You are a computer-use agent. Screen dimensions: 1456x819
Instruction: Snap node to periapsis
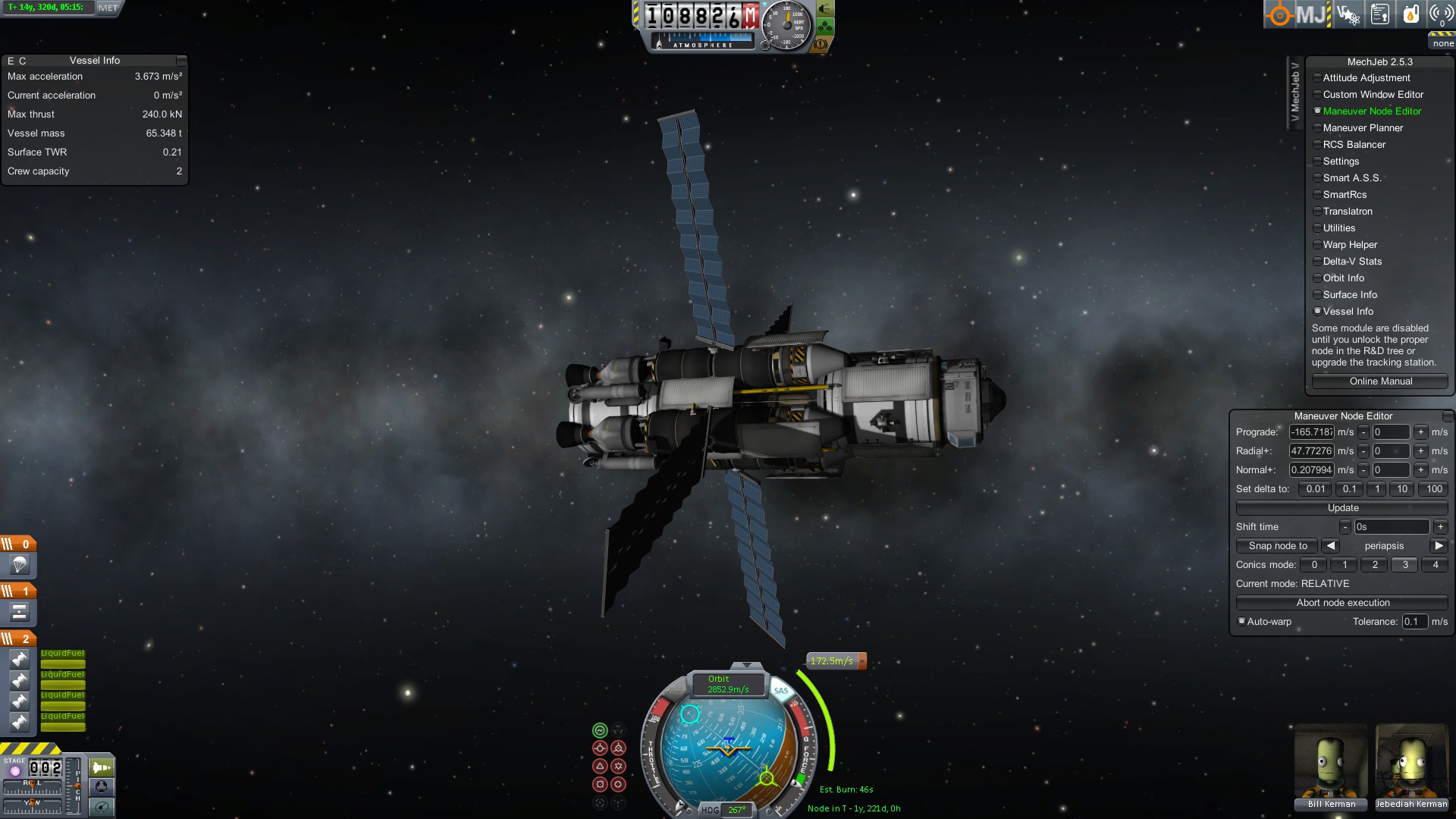pyautogui.click(x=1278, y=546)
